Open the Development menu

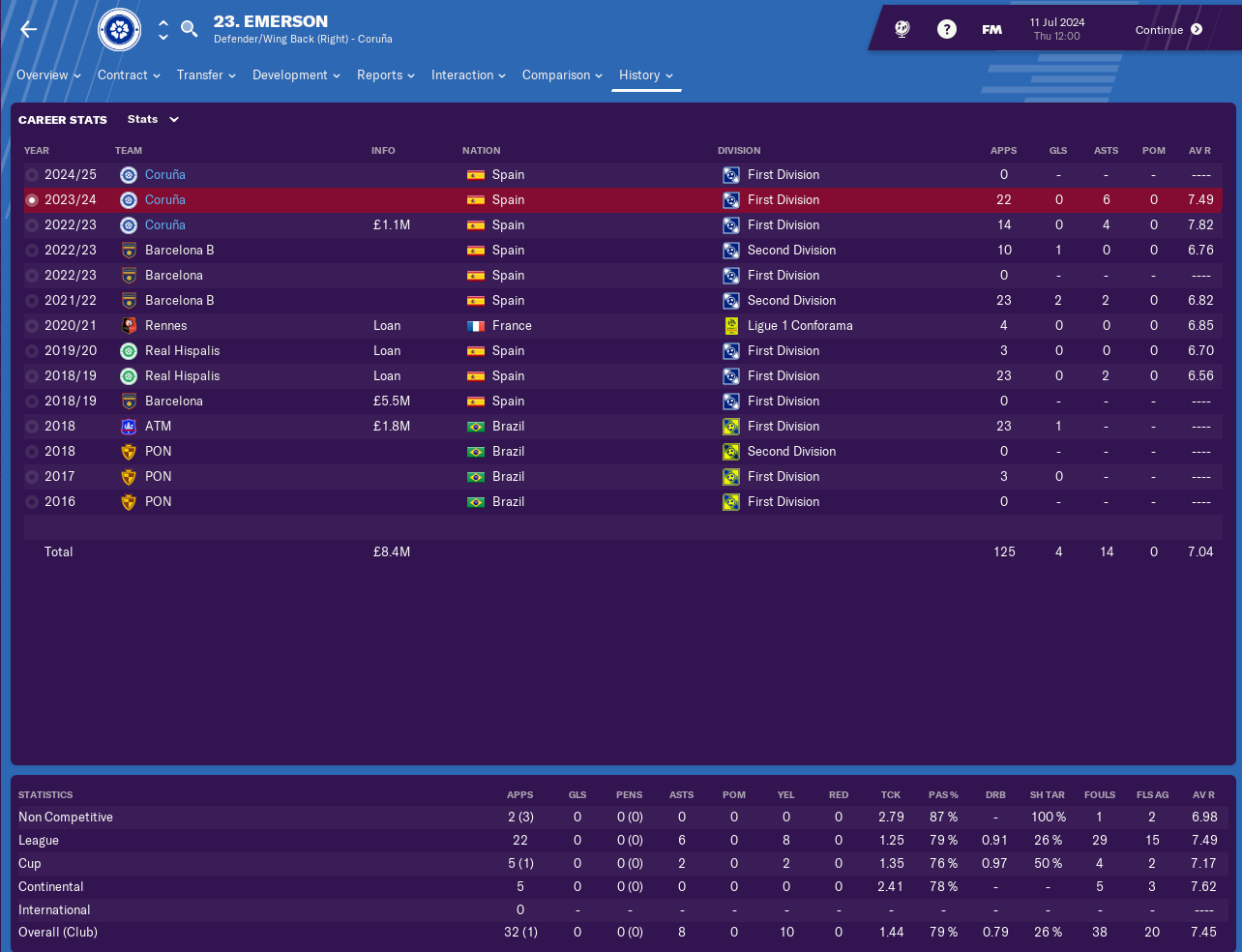296,75
